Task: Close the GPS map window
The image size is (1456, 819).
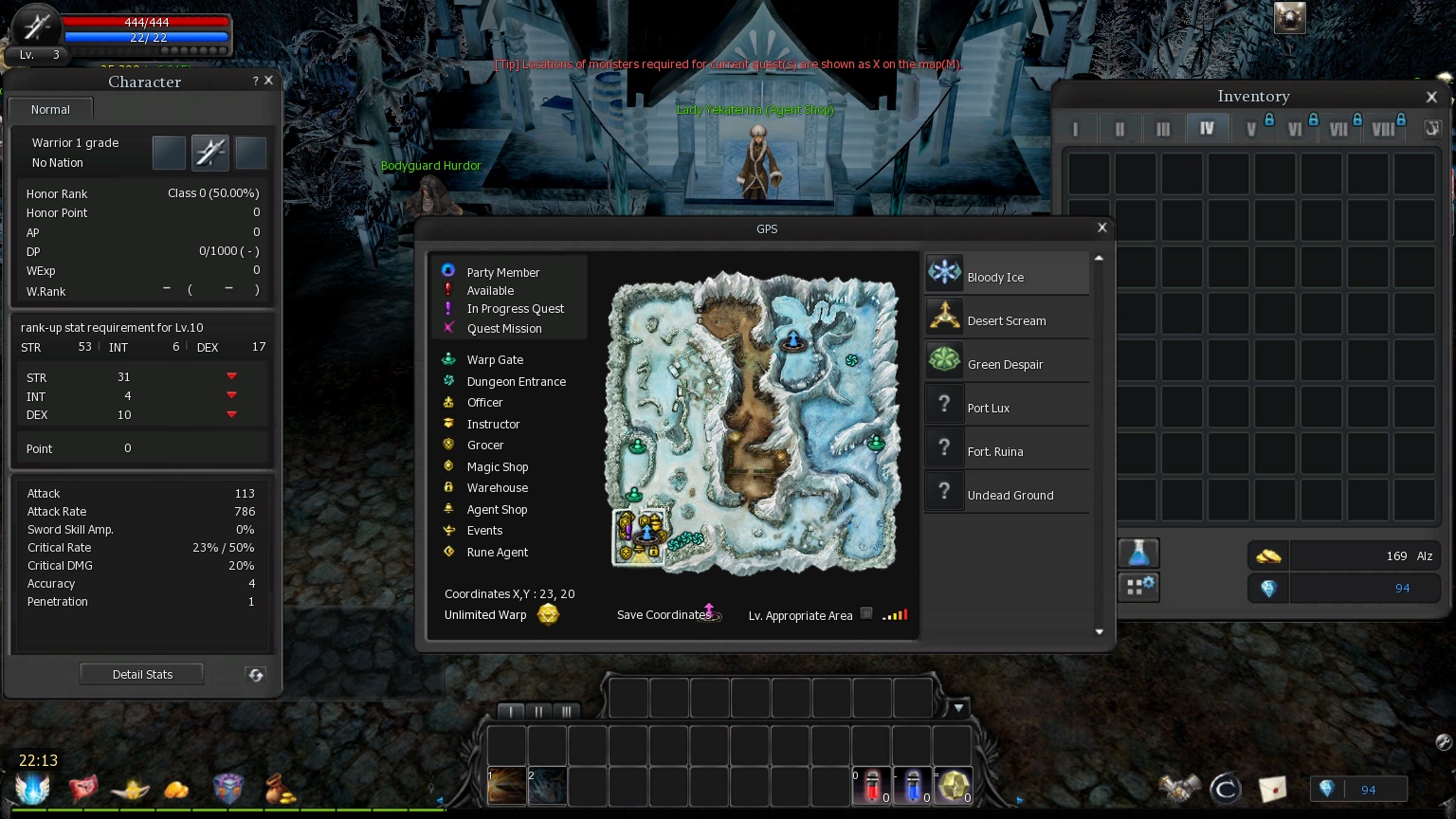Action: tap(1101, 227)
